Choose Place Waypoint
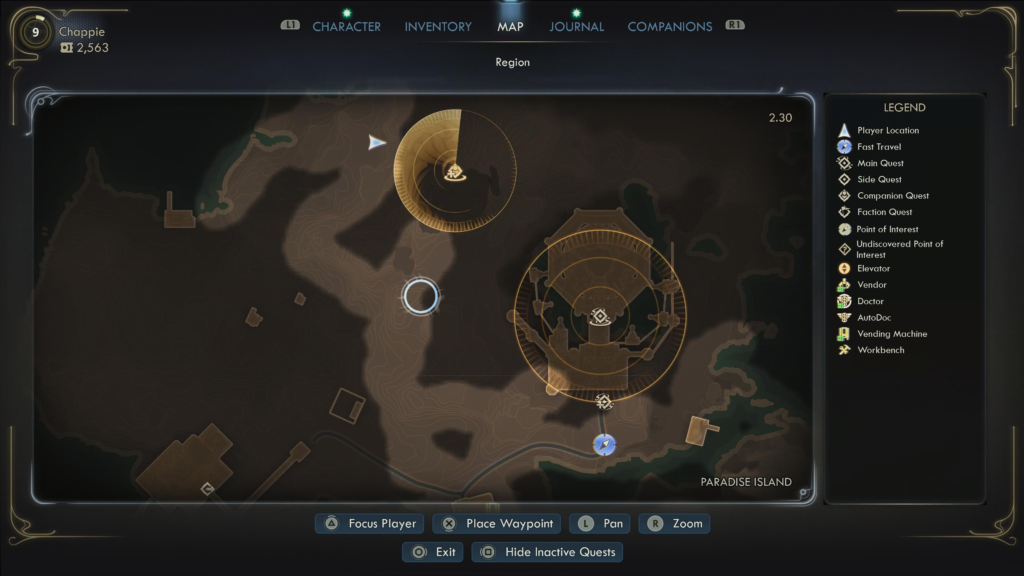The image size is (1024, 576). tap(497, 524)
